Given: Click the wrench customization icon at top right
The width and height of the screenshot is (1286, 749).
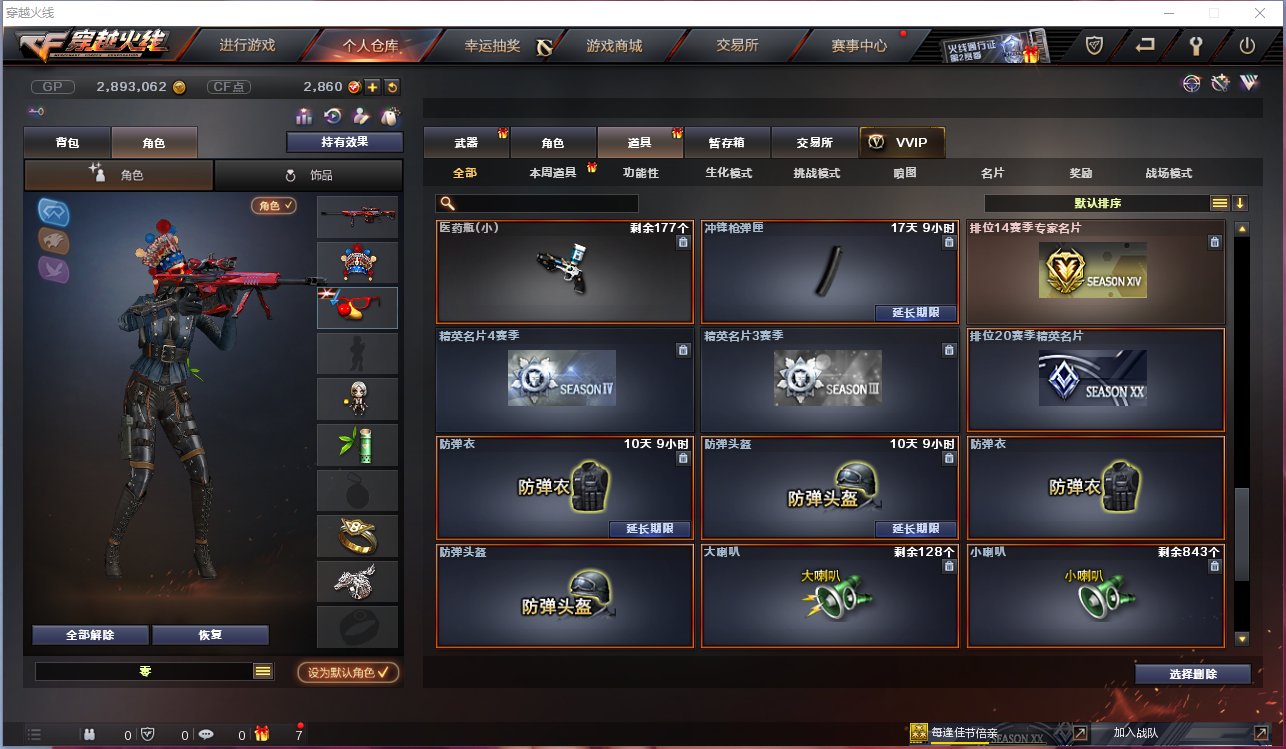Looking at the screenshot, I should [1220, 84].
